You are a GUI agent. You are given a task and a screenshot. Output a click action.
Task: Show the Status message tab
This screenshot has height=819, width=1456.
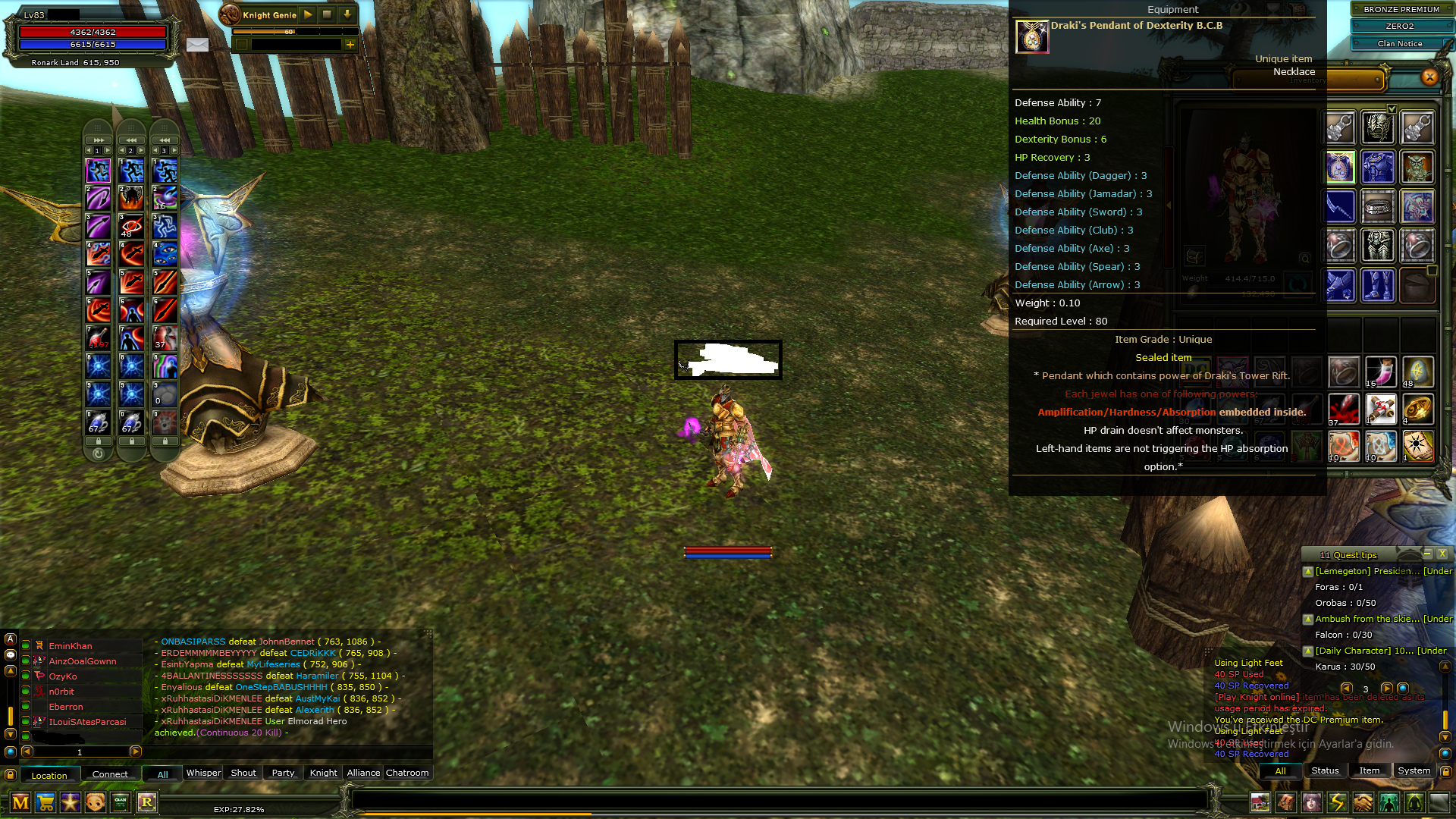pyautogui.click(x=1325, y=770)
